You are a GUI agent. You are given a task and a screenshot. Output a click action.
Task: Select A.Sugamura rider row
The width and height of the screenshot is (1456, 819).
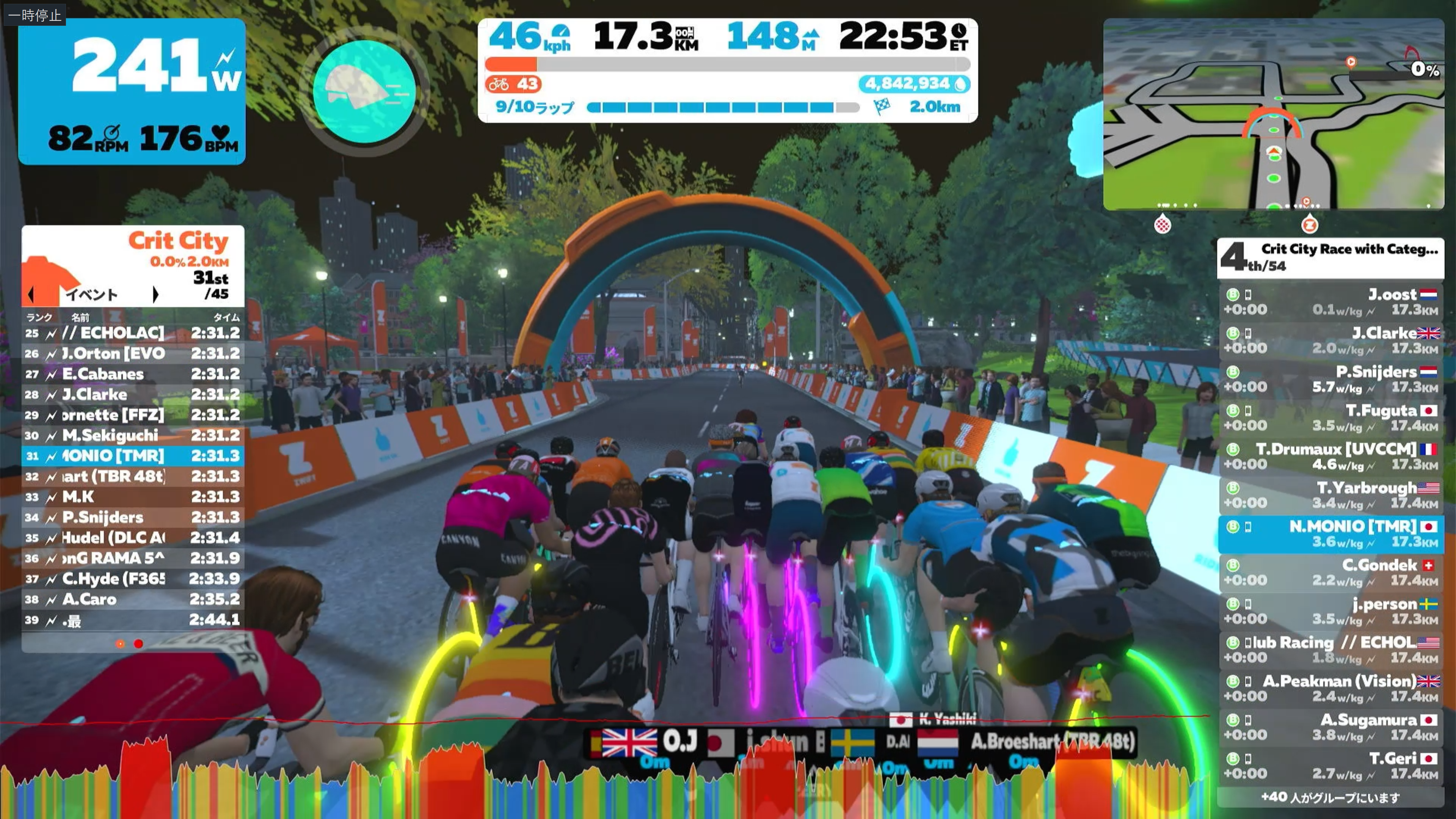tap(1330, 728)
